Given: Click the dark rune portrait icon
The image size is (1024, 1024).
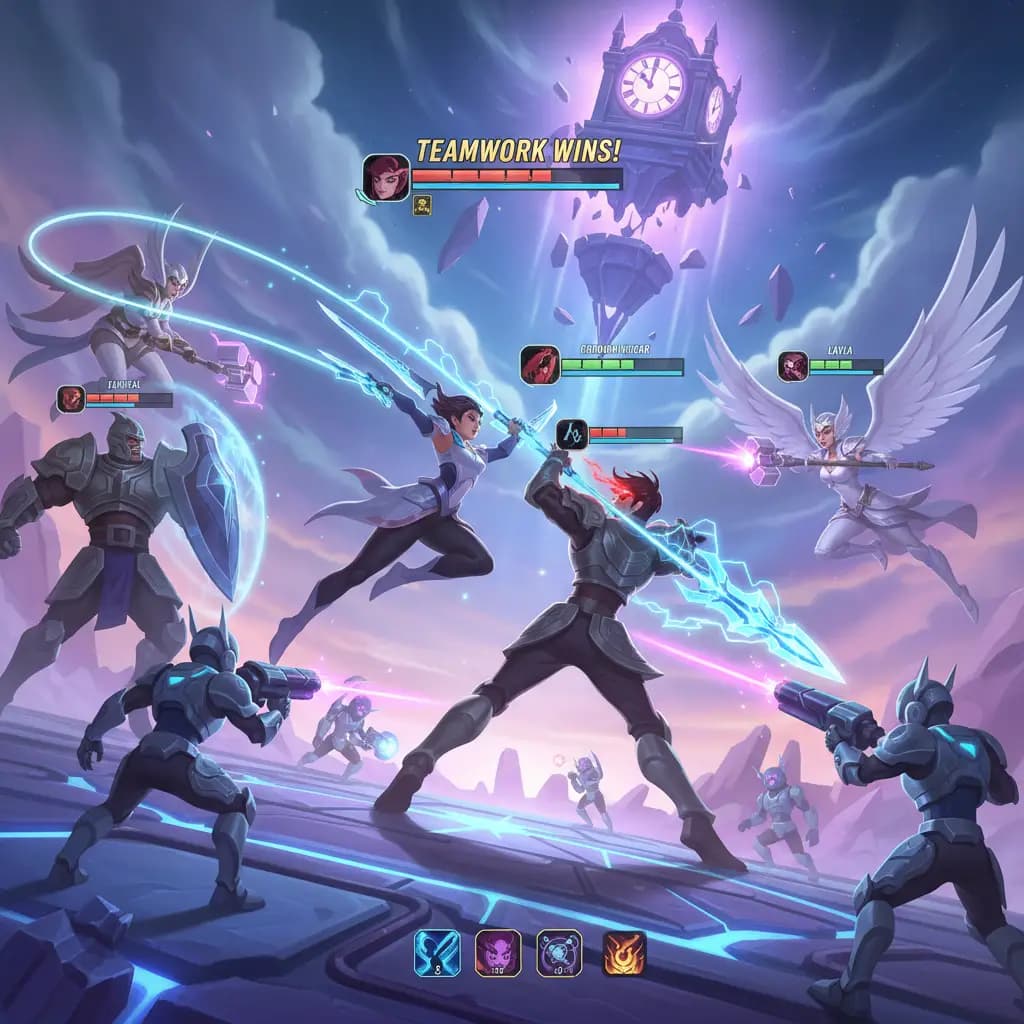Looking at the screenshot, I should click(571, 434).
